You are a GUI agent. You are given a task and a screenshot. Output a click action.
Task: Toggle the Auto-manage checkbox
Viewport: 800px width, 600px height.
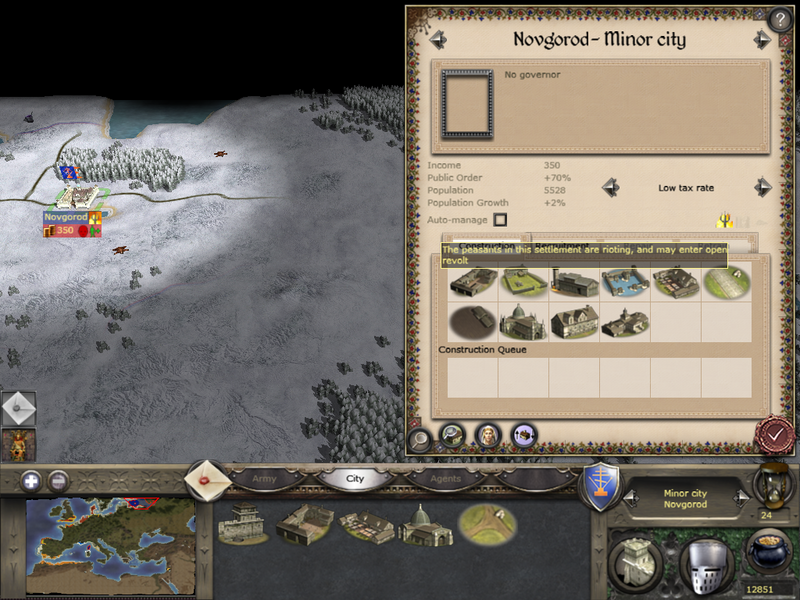(x=500, y=220)
